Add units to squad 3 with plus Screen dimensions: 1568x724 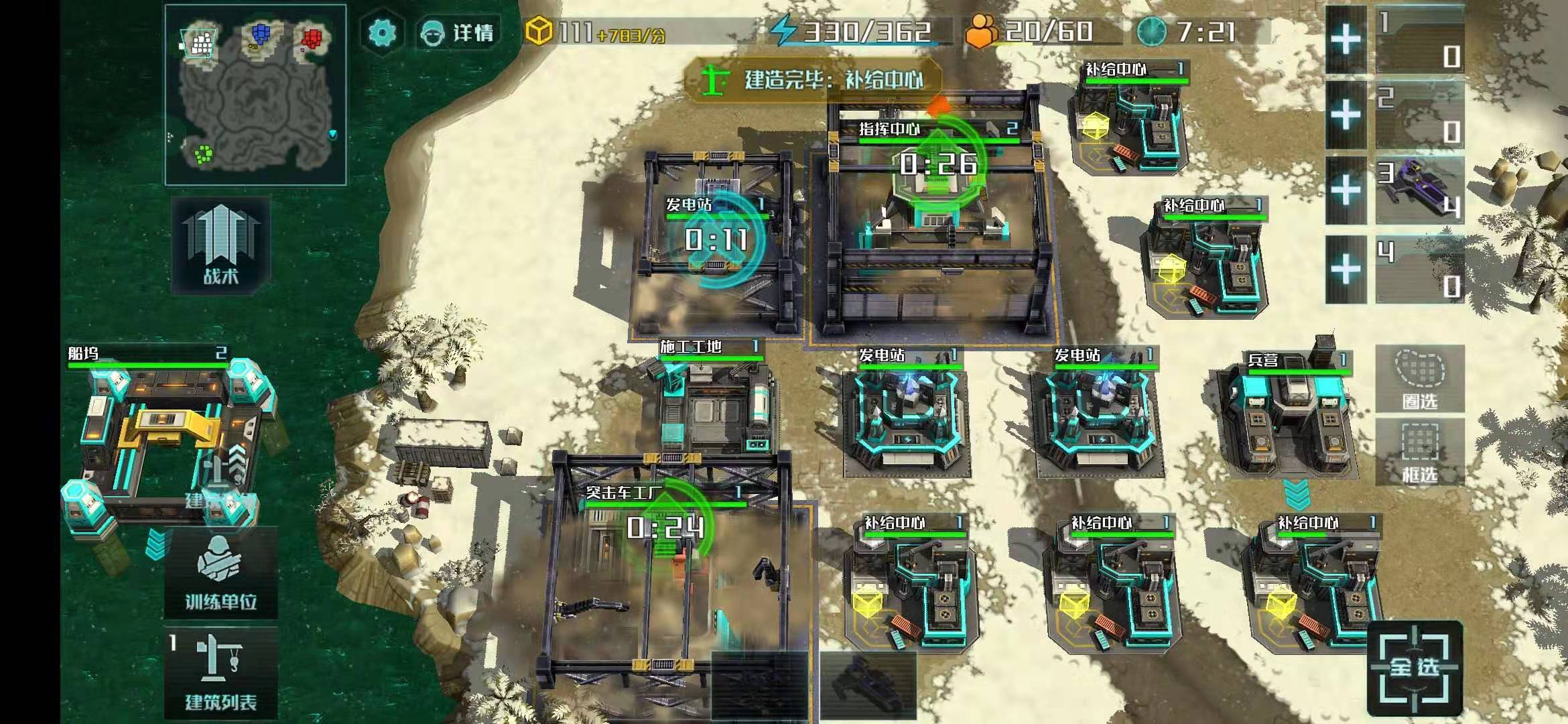[x=1346, y=190]
